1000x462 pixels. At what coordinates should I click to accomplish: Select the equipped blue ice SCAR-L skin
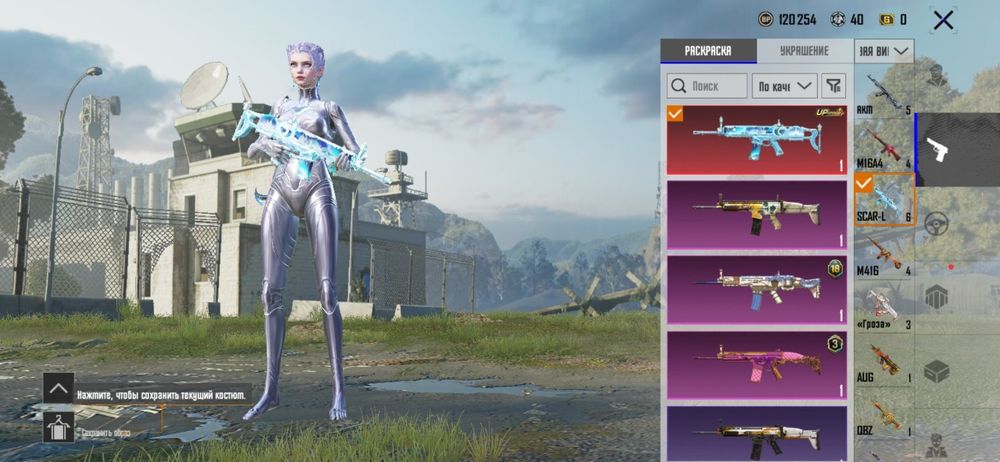click(756, 140)
